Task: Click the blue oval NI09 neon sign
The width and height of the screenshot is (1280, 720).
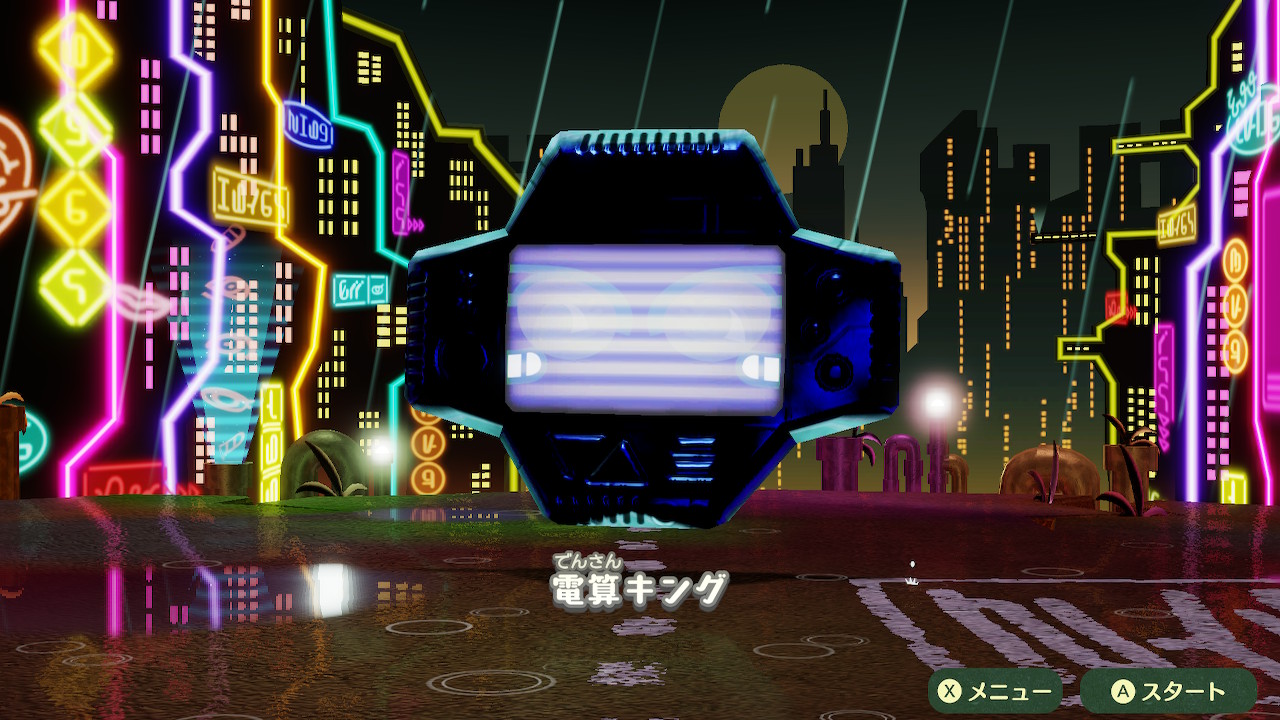Action: click(309, 125)
